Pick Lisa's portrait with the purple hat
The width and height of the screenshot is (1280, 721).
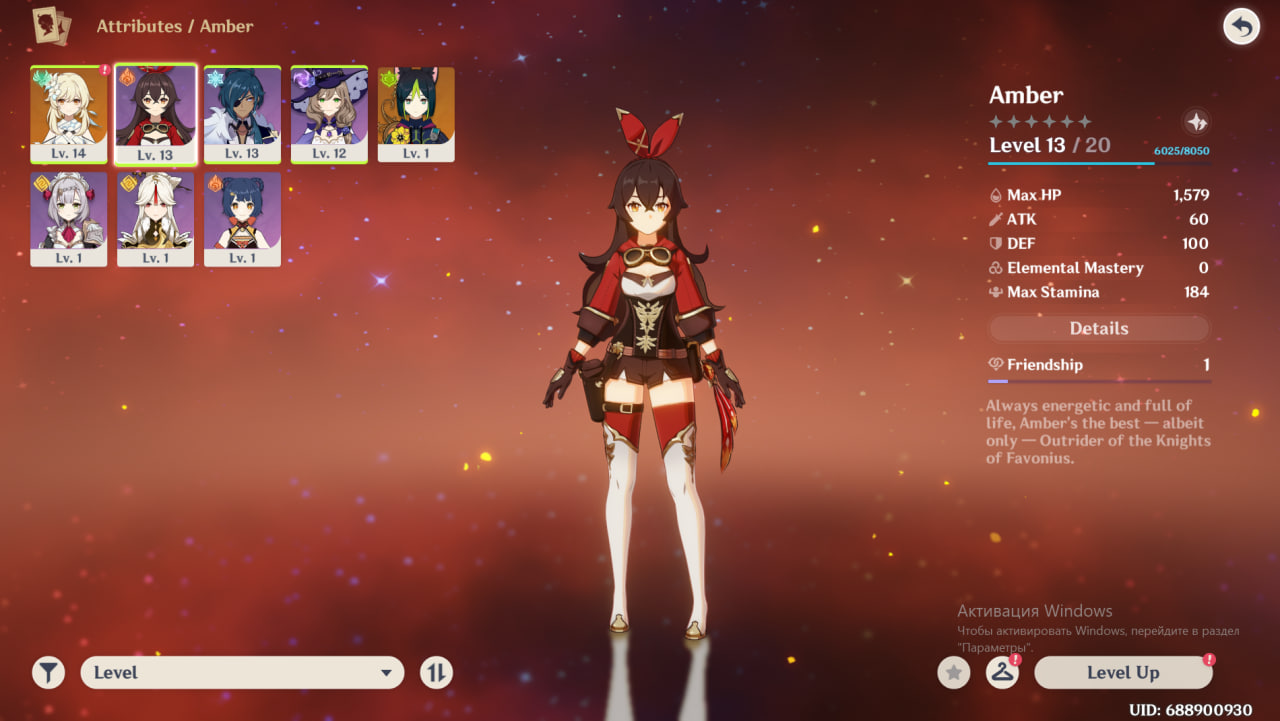(x=329, y=112)
